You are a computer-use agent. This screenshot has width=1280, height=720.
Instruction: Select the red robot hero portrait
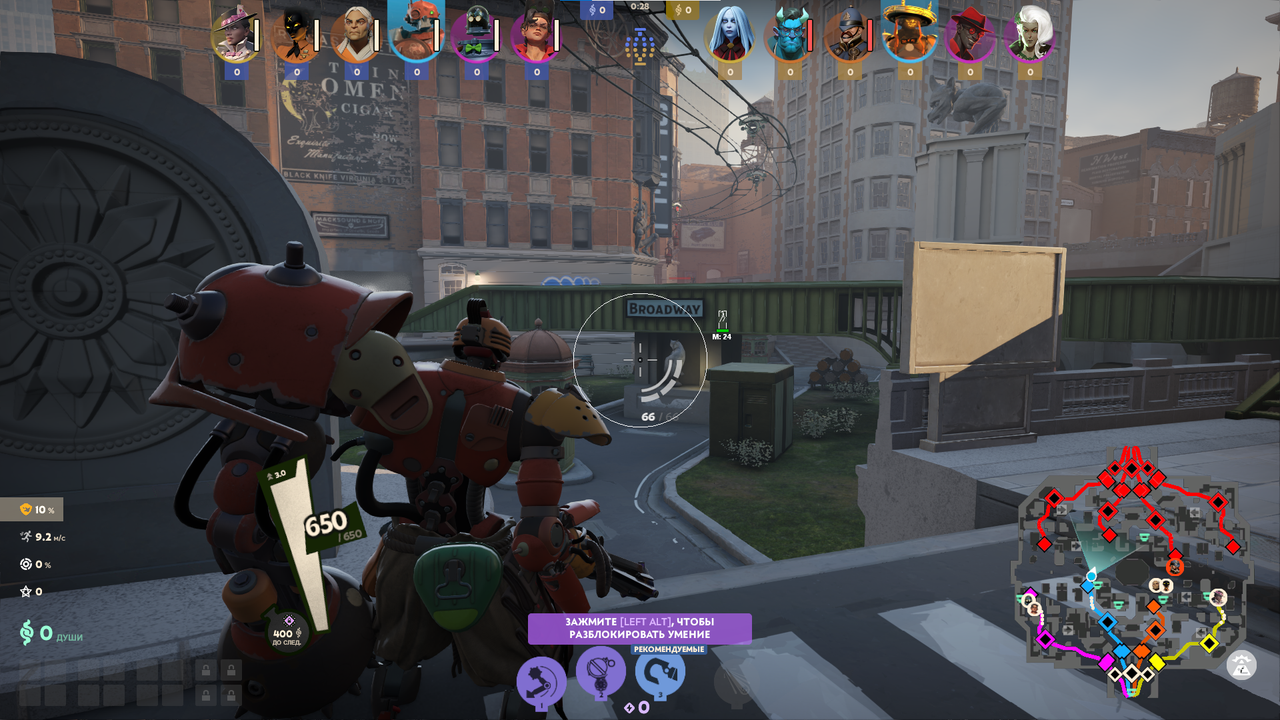416,32
